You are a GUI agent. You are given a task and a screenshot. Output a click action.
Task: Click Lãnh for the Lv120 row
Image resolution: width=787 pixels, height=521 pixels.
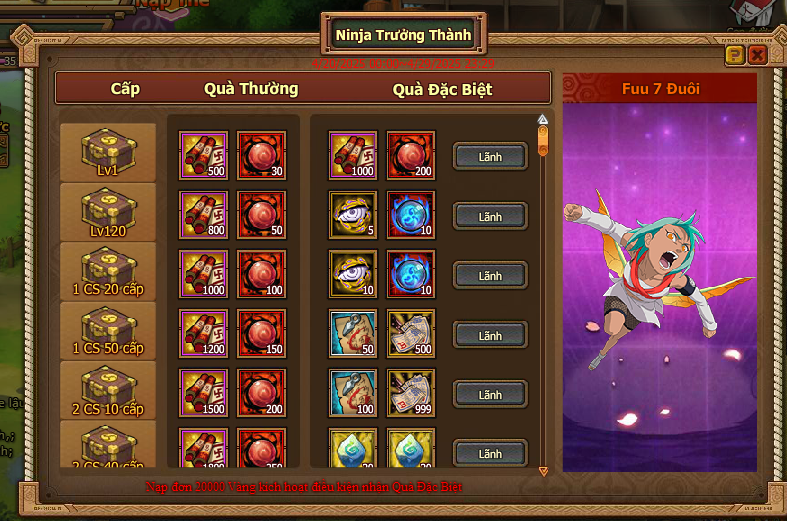pyautogui.click(x=490, y=216)
